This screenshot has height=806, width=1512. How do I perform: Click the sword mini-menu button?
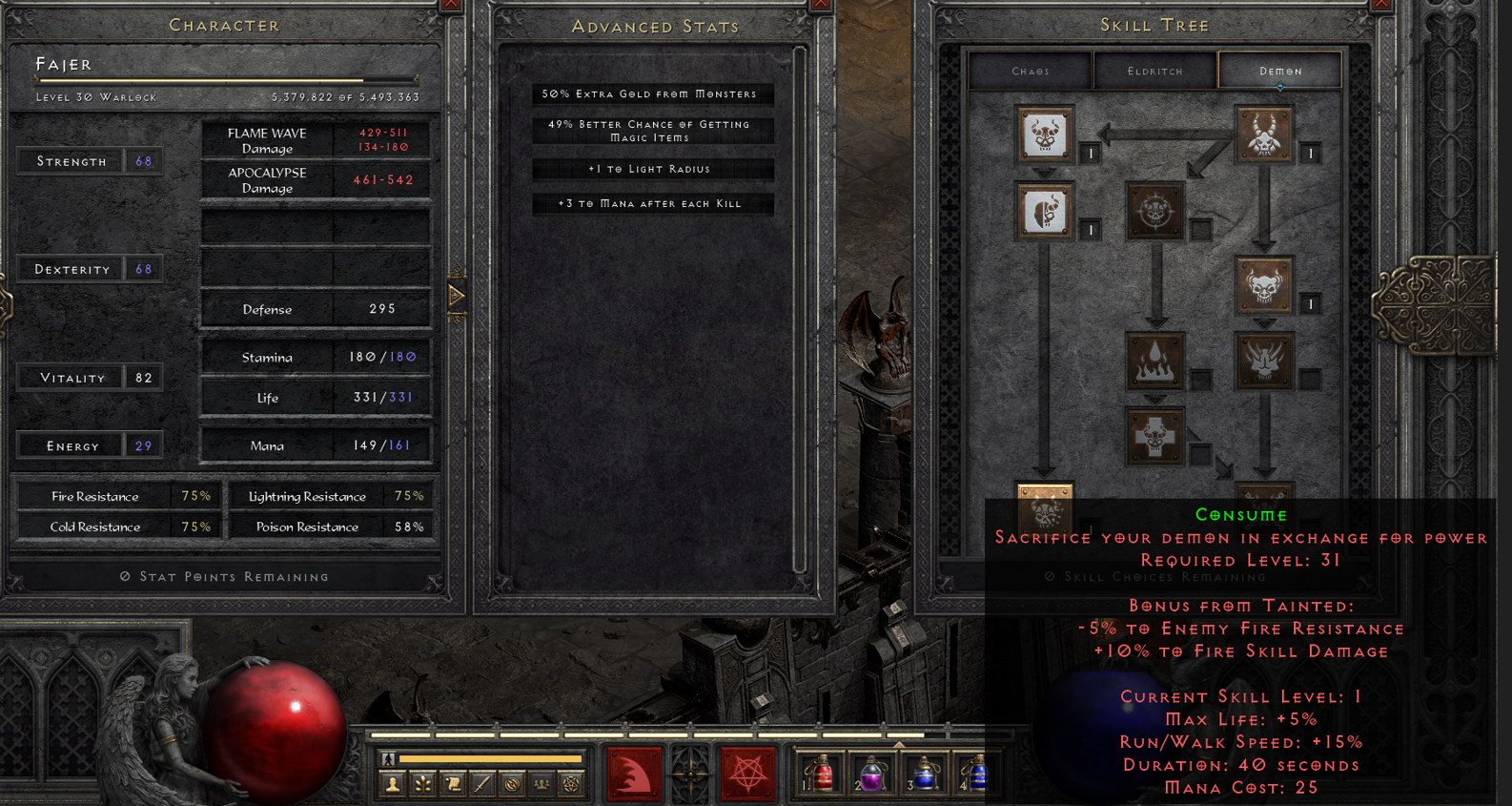point(482,784)
